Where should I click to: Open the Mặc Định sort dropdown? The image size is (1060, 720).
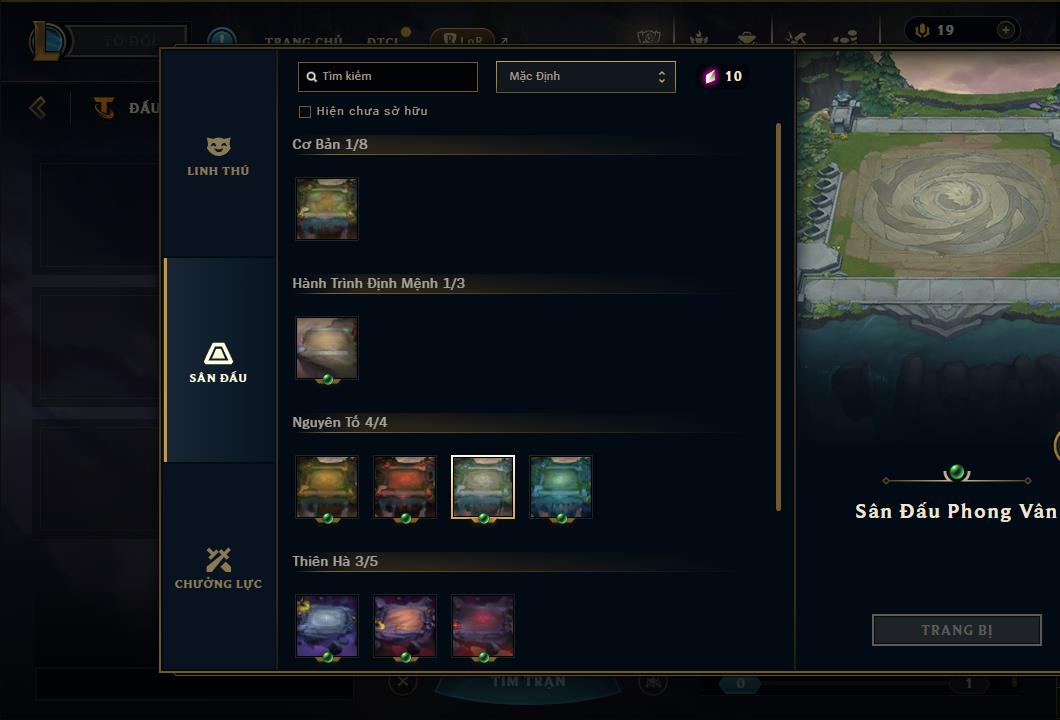click(x=585, y=77)
